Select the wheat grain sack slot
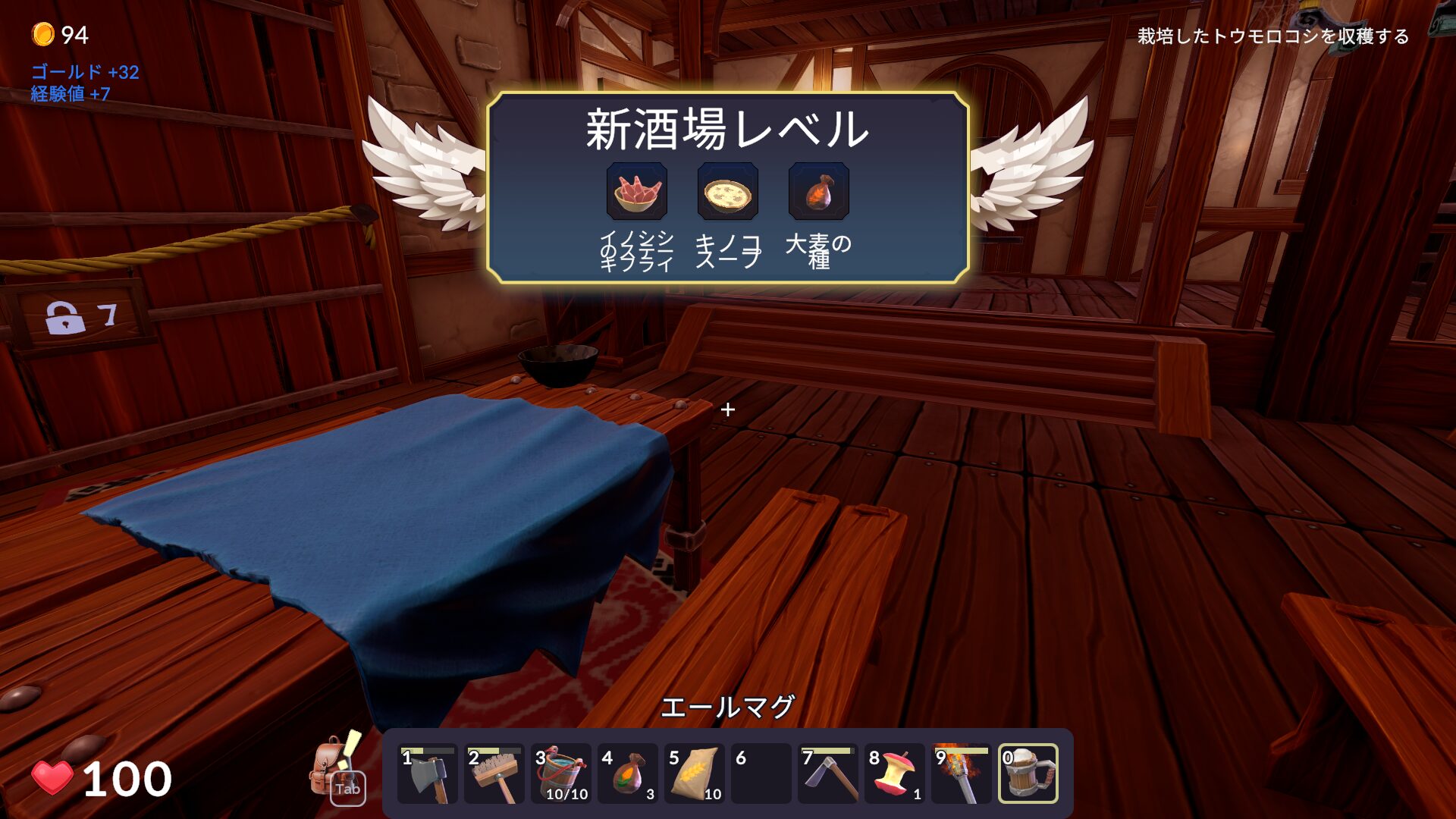 click(x=695, y=773)
